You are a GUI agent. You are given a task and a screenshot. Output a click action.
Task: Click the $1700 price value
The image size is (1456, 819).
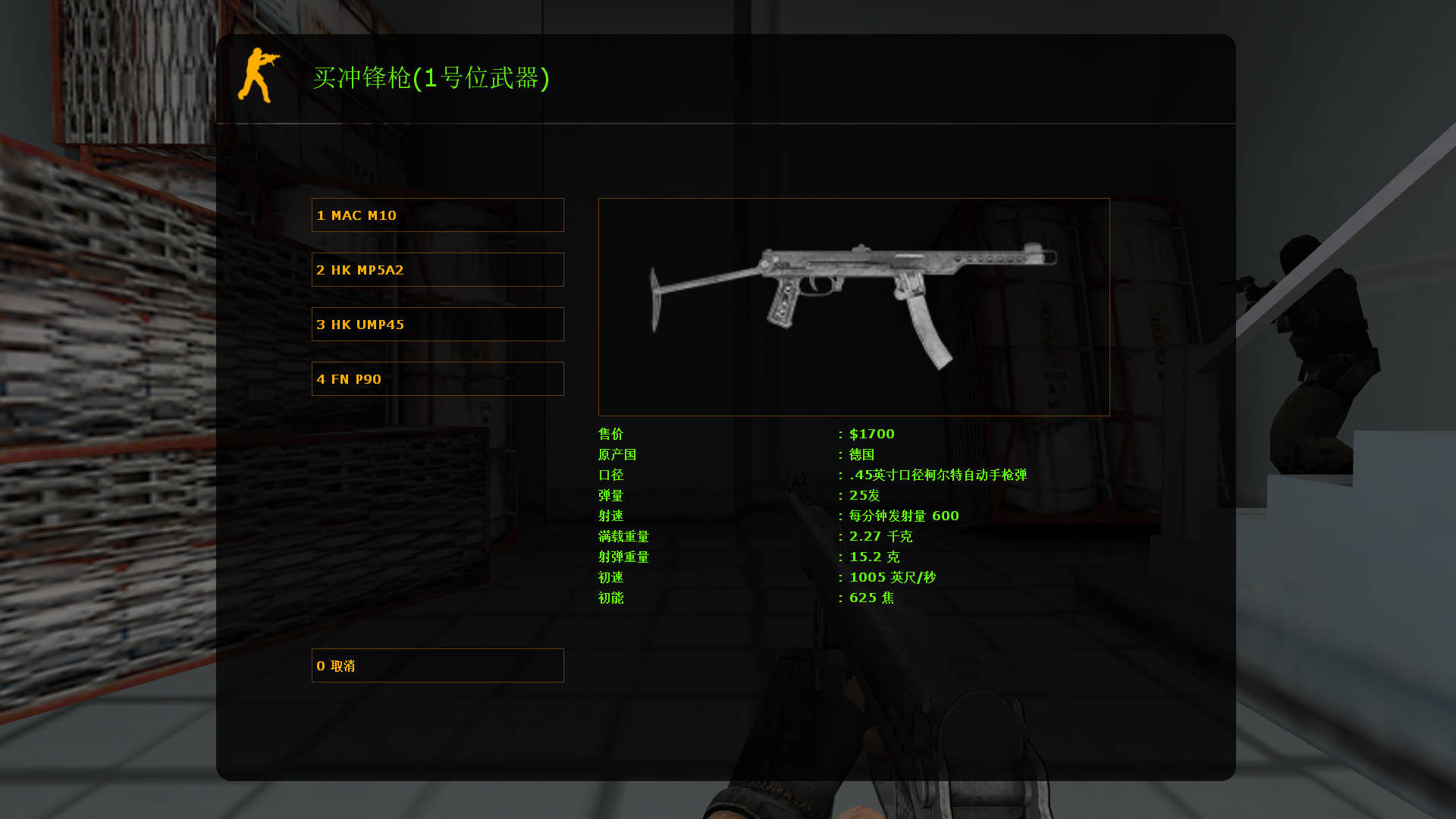coord(871,434)
